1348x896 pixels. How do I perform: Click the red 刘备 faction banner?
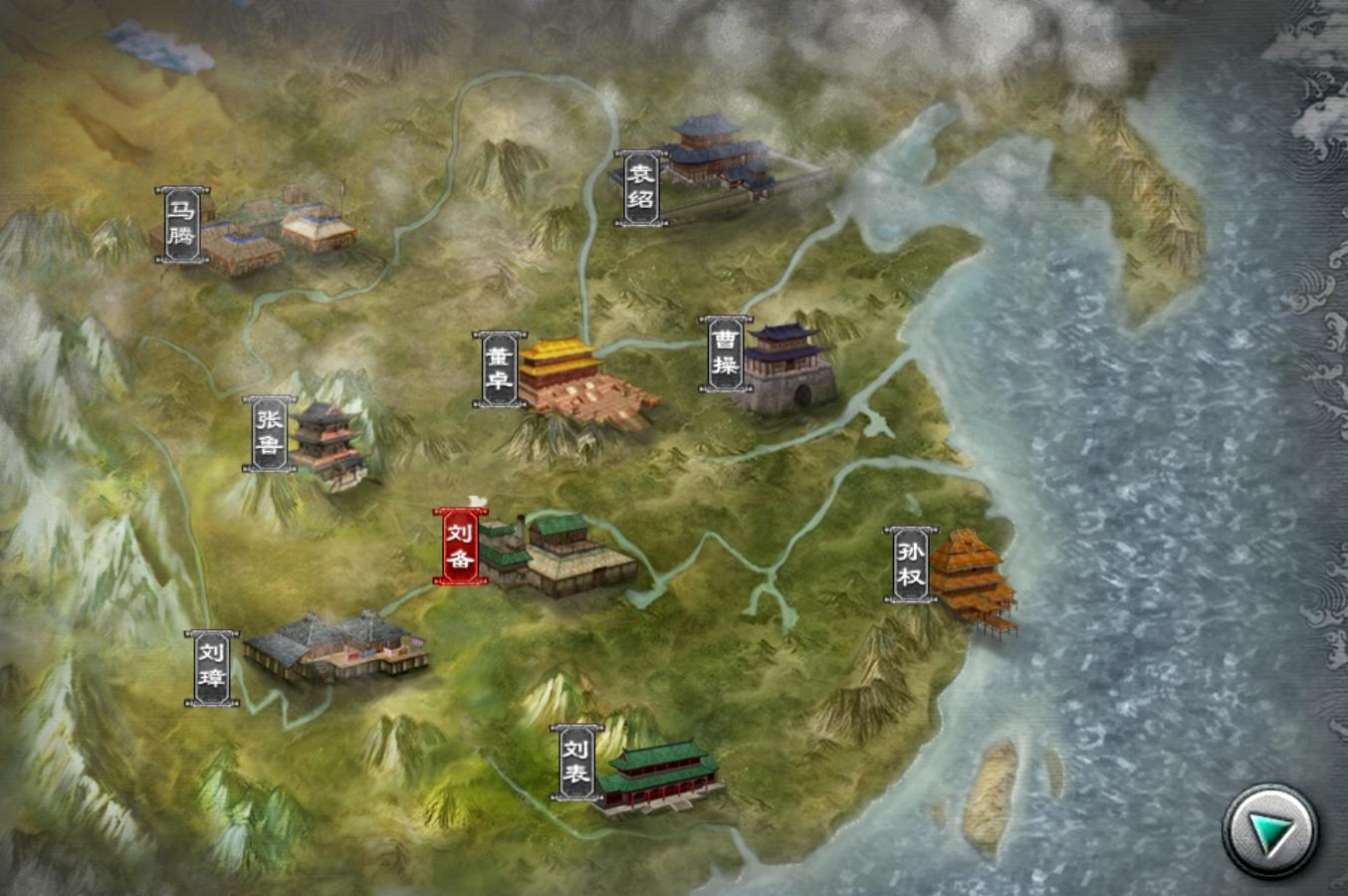tap(459, 547)
